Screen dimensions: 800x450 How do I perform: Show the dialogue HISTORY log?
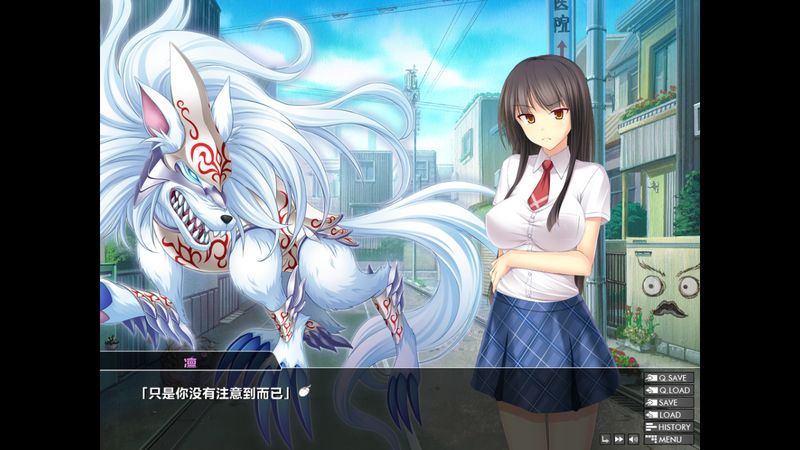669,427
